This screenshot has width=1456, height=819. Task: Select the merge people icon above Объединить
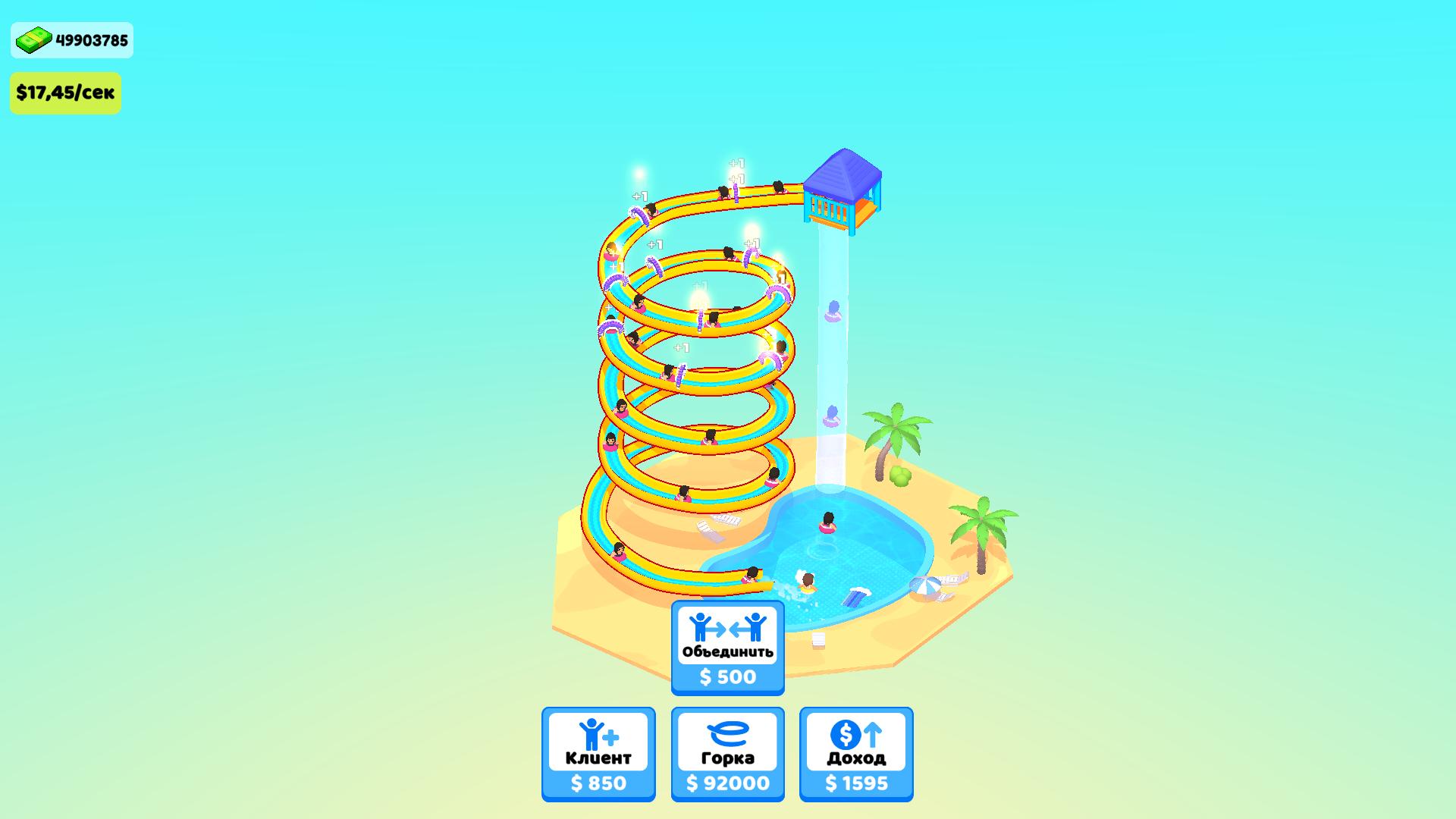pyautogui.click(x=727, y=626)
